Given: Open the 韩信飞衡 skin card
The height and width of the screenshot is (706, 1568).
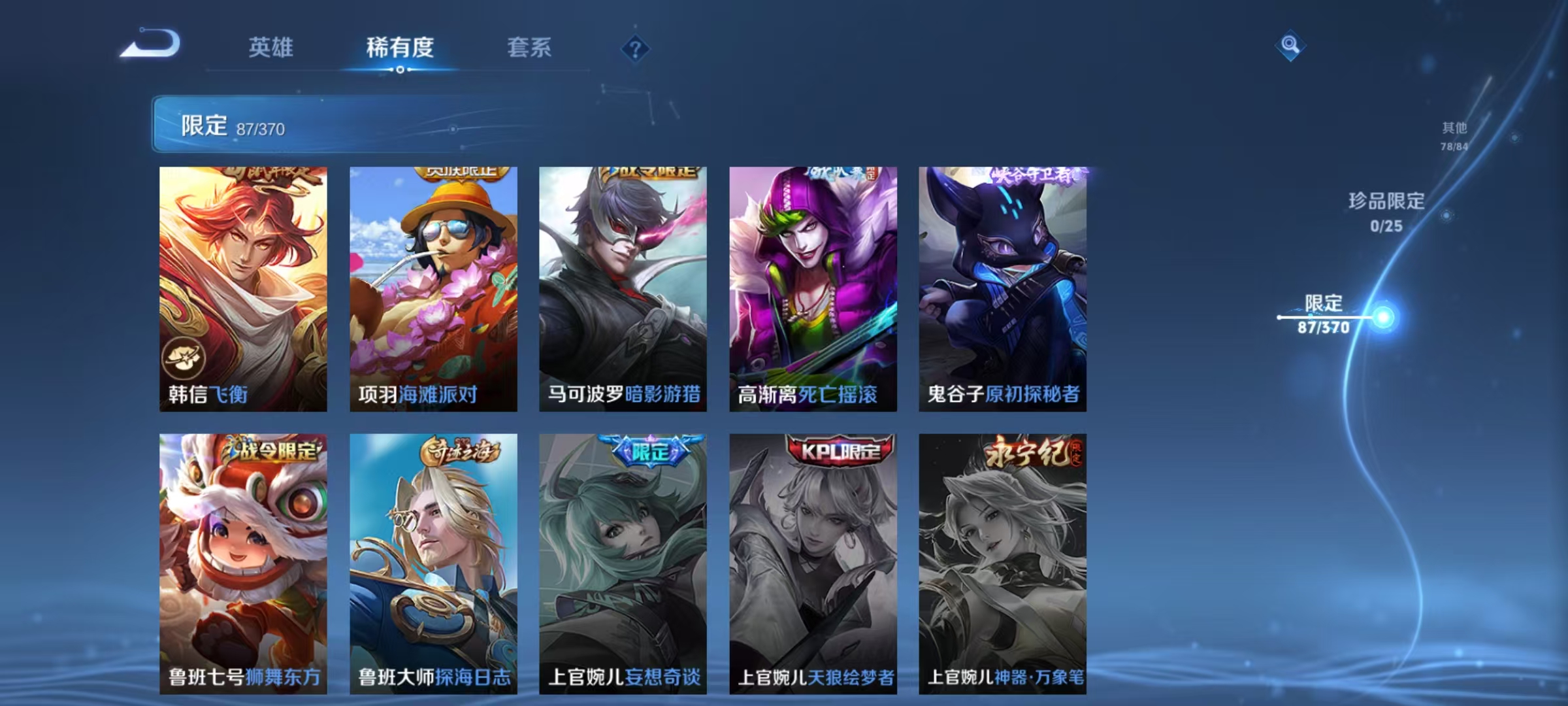Looking at the screenshot, I should click(x=242, y=281).
